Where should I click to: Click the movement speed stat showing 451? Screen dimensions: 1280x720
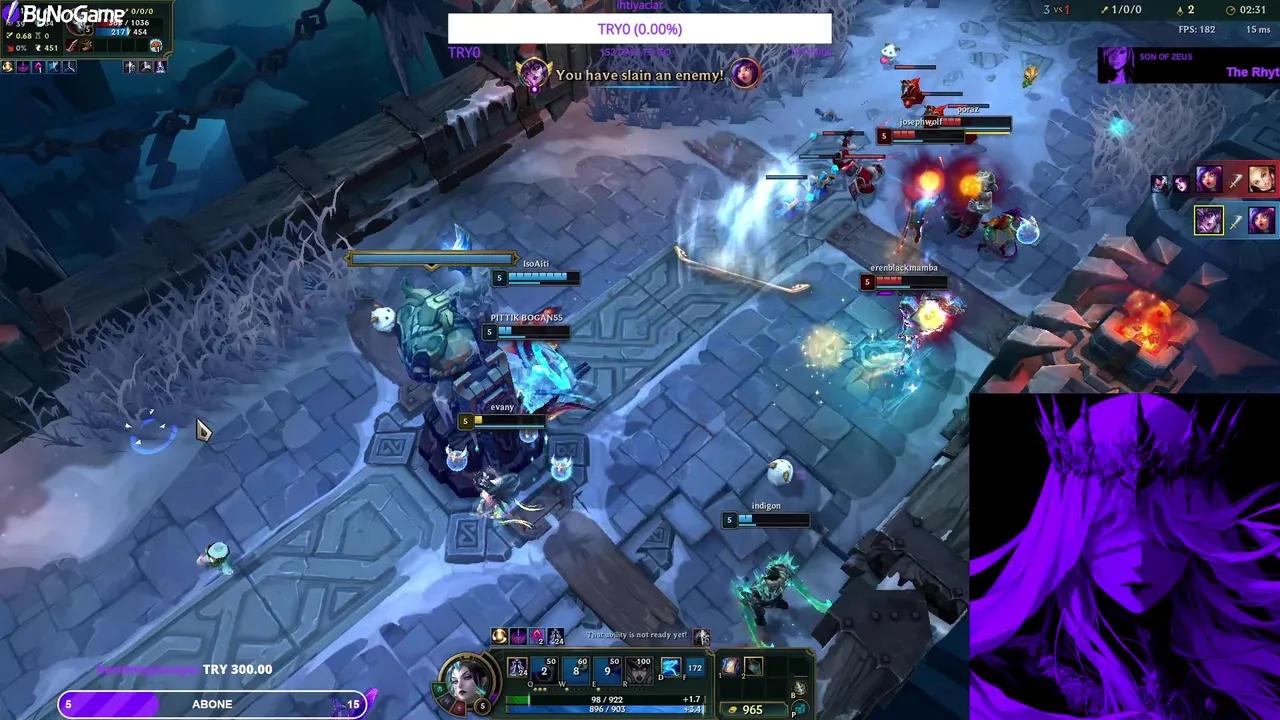click(51, 48)
